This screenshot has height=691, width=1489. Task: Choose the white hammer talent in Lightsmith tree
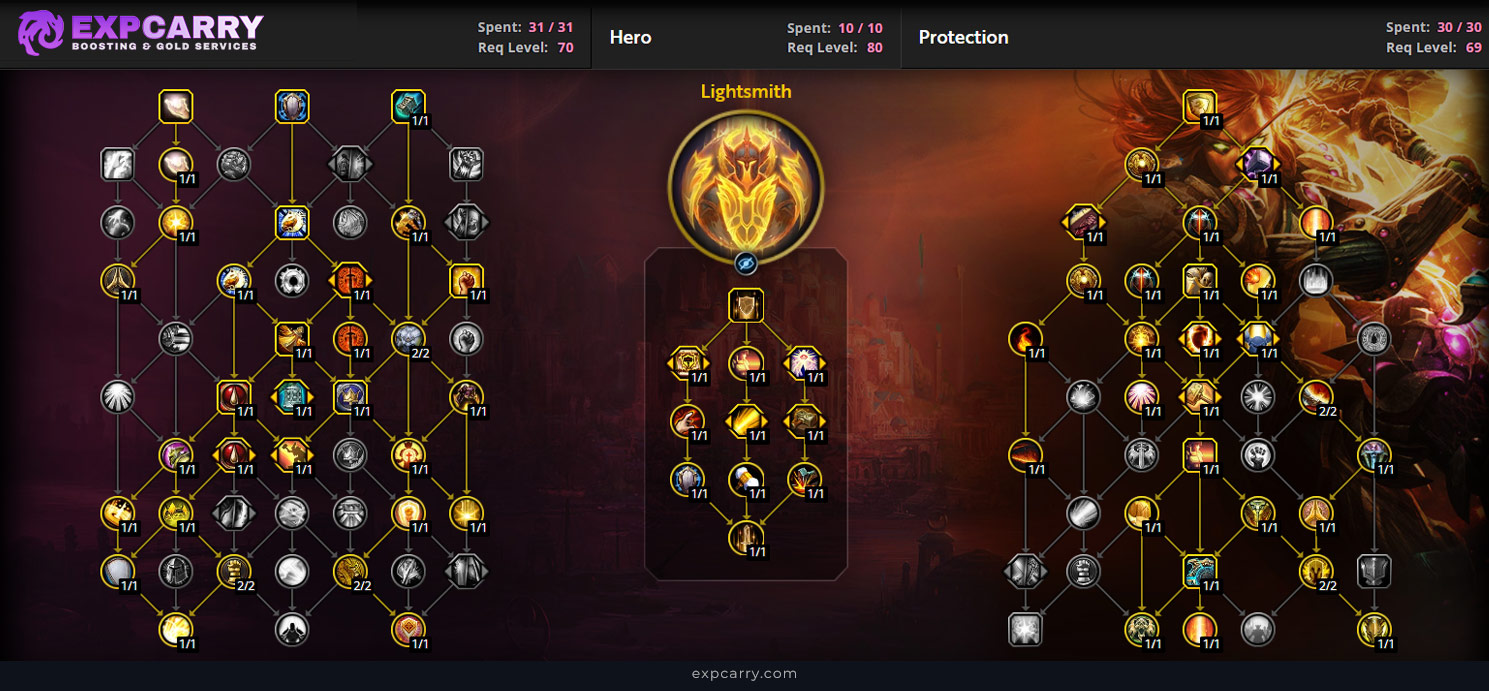pyautogui.click(x=745, y=479)
